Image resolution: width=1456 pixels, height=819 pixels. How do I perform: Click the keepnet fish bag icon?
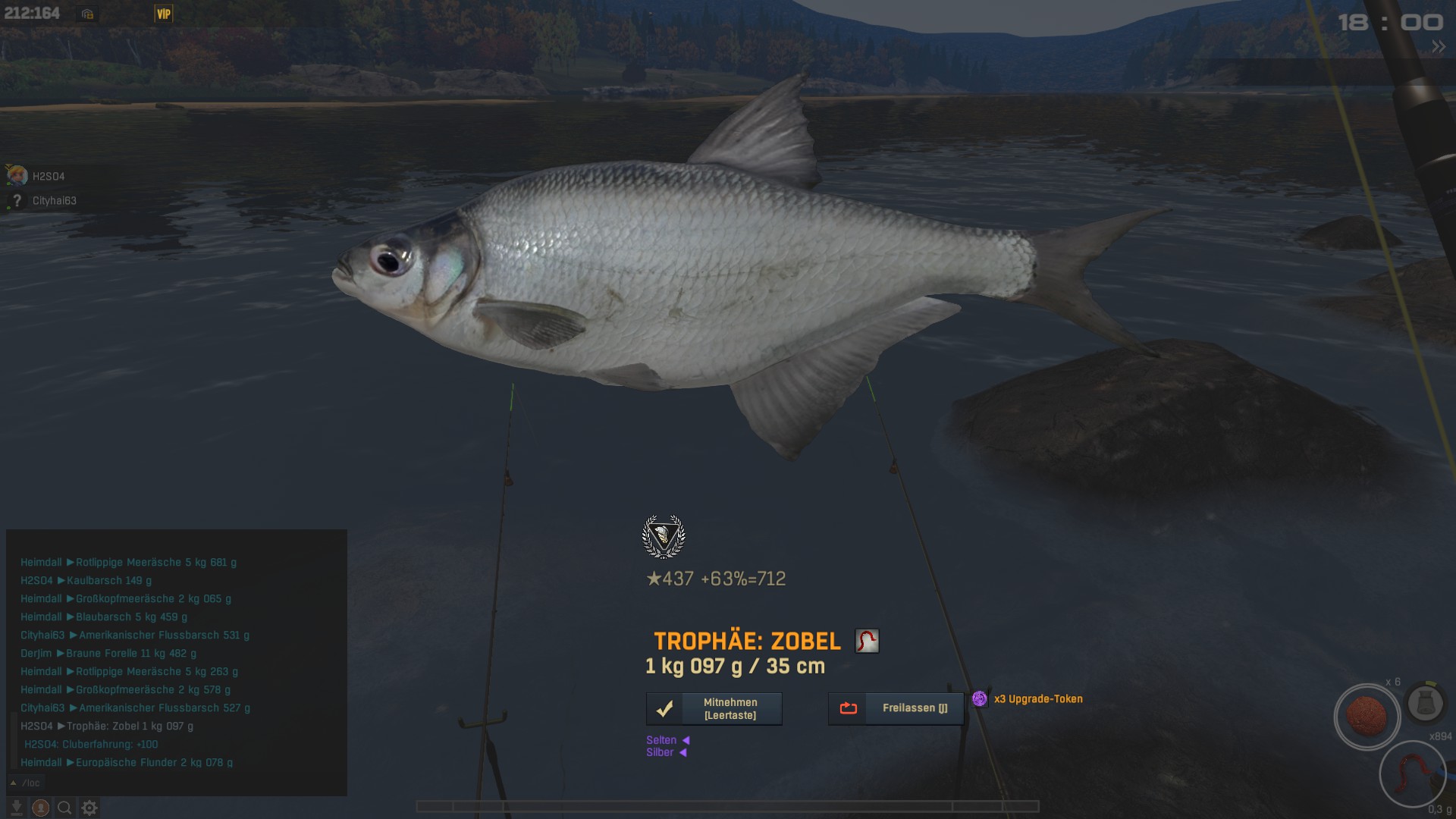coord(1425,703)
